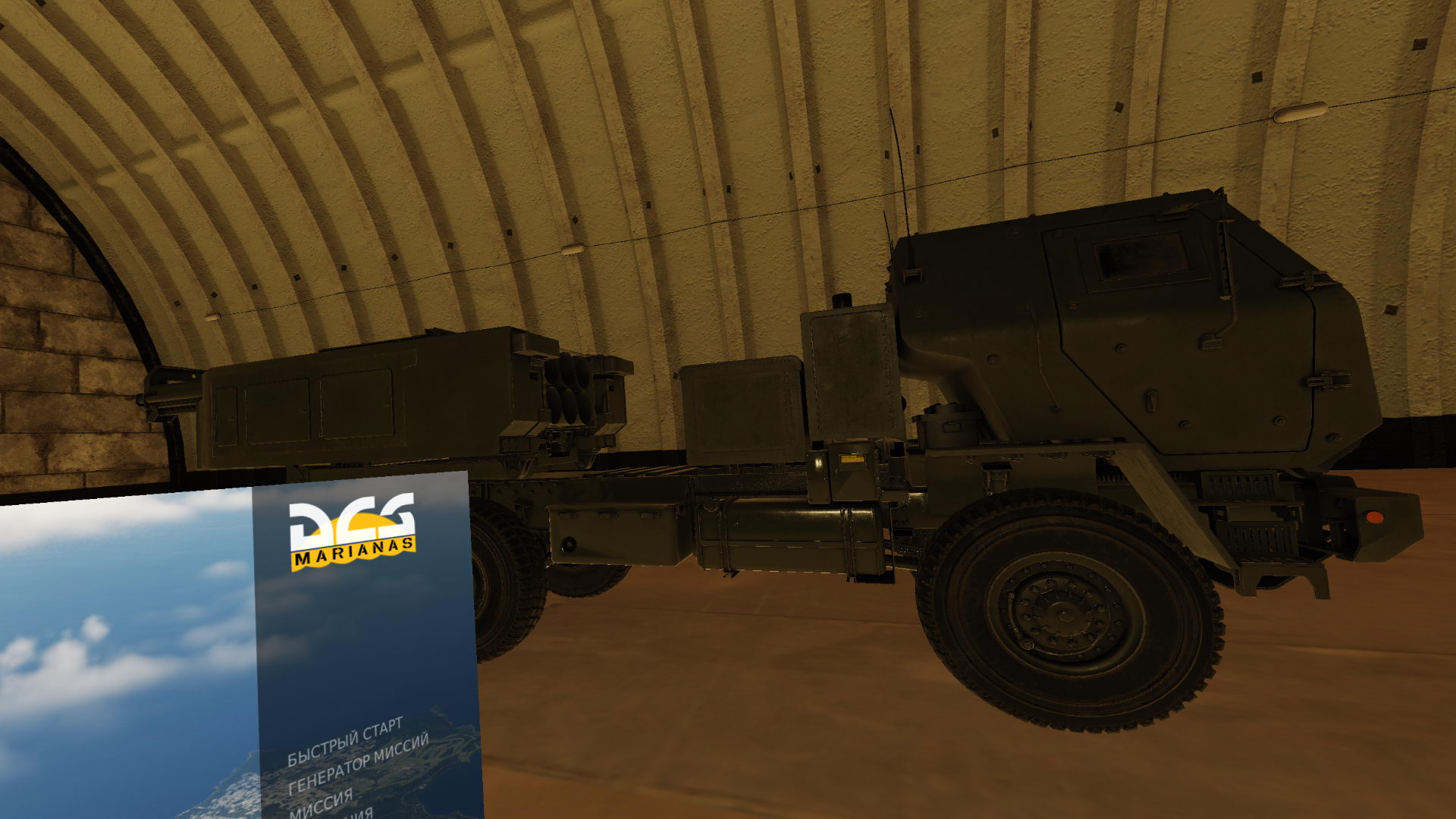This screenshot has width=1456, height=819.
Task: Click the armored cab side window
Action: point(1137,258)
